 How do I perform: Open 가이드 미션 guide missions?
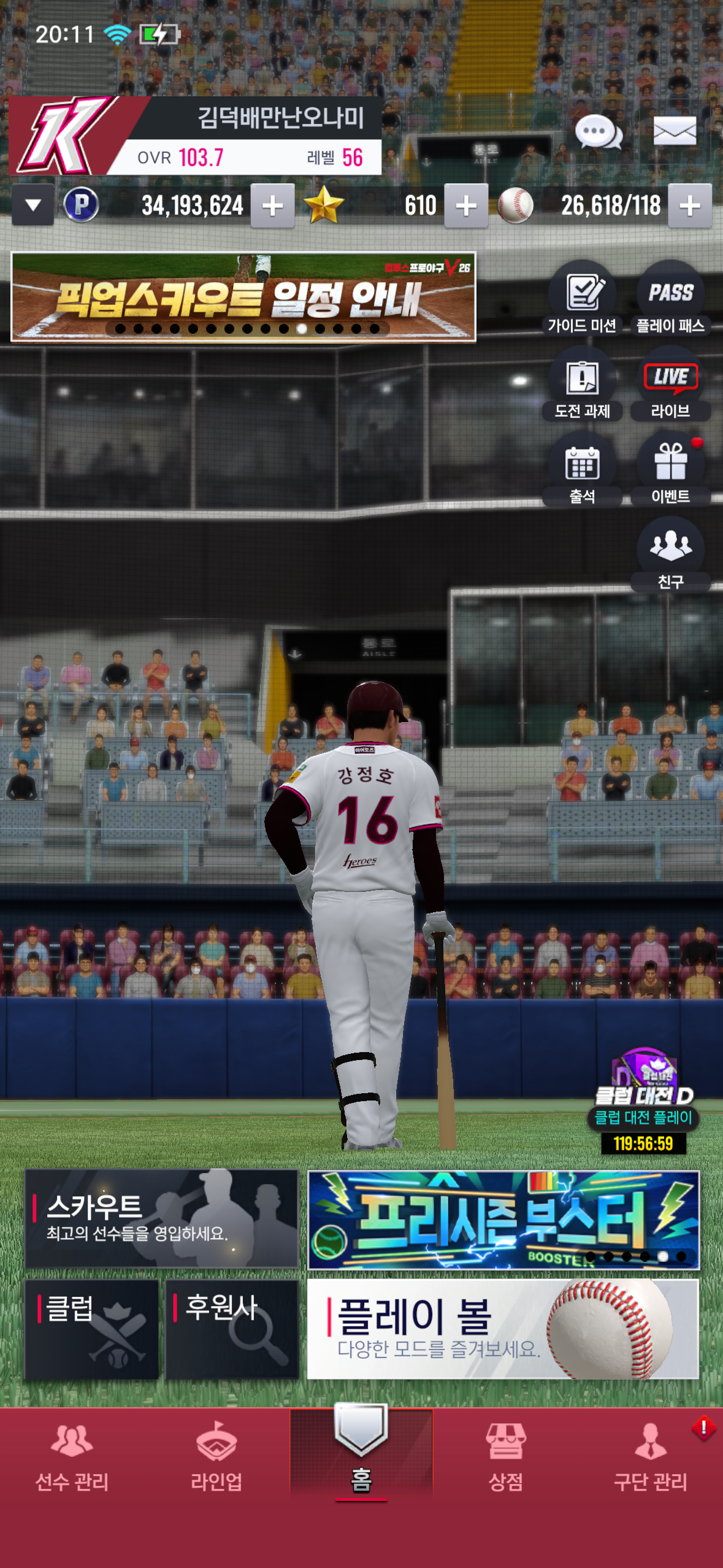(582, 299)
